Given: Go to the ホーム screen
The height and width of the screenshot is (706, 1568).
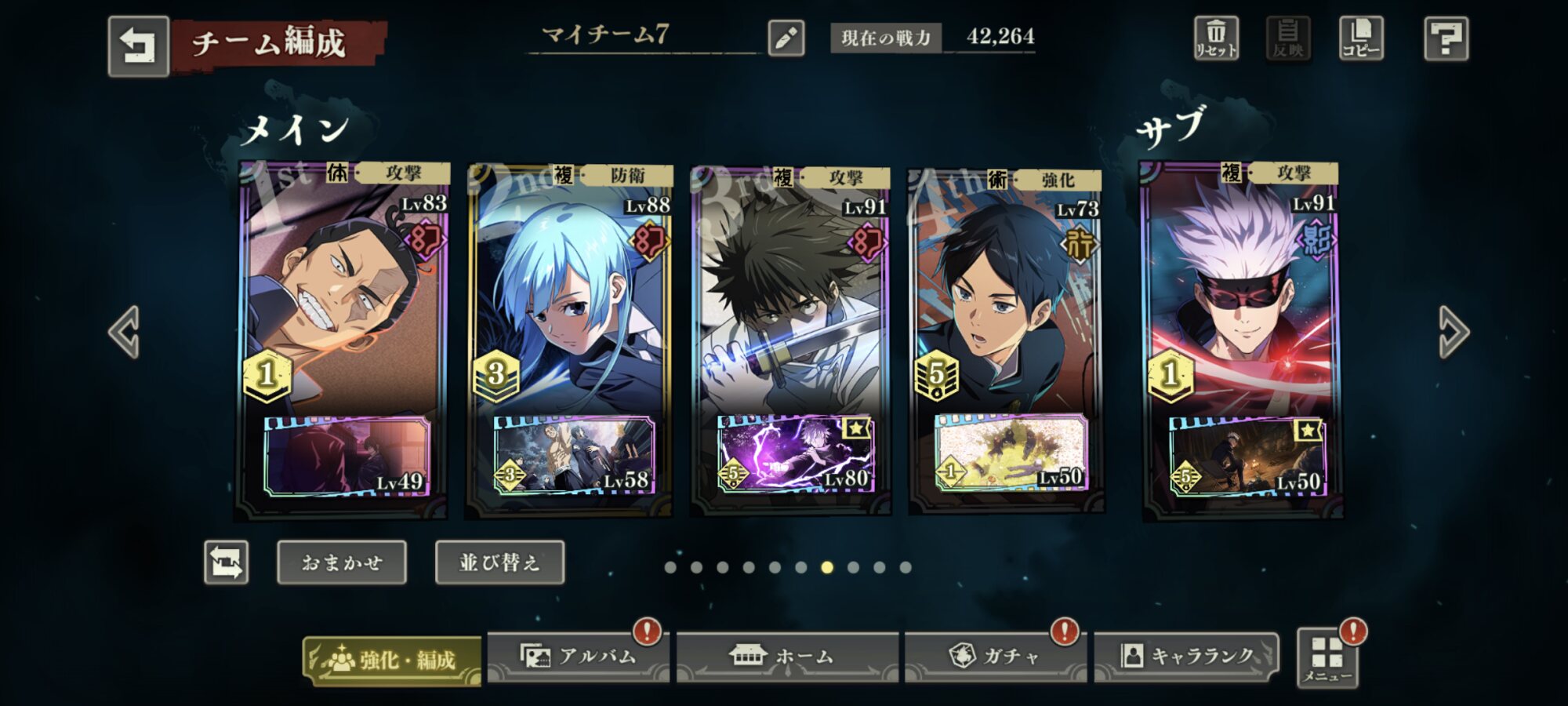Looking at the screenshot, I should pos(787,657).
